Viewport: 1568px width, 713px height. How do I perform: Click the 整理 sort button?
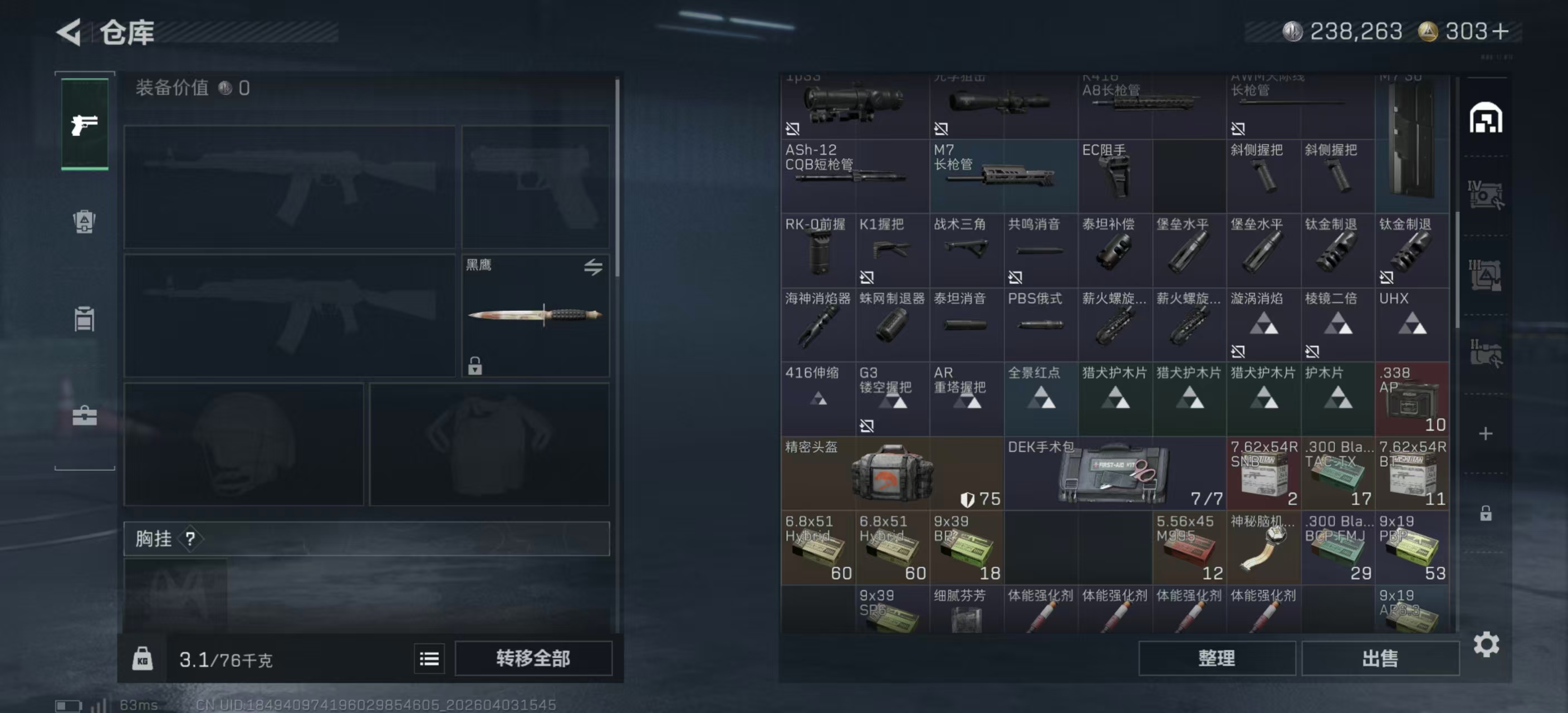[1217, 658]
